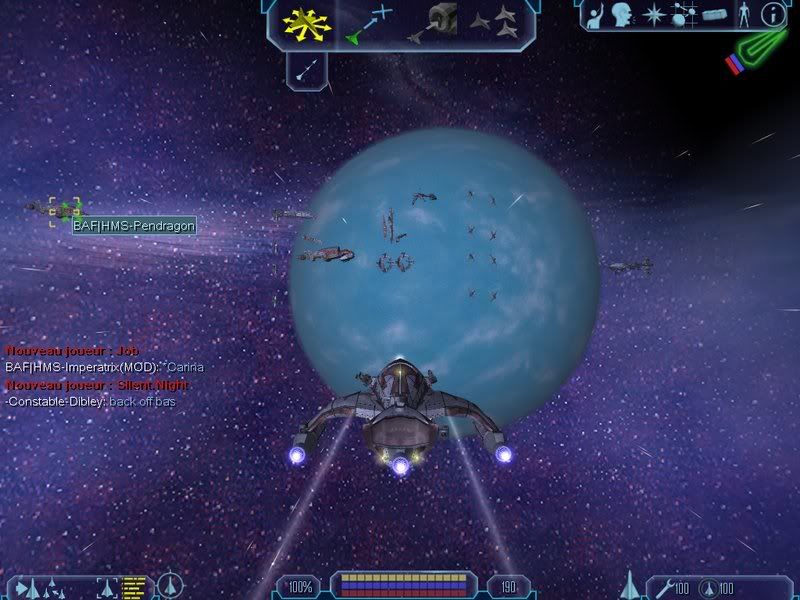The width and height of the screenshot is (800, 600).
Task: Click the circled ship target status icon
Action: (171, 585)
